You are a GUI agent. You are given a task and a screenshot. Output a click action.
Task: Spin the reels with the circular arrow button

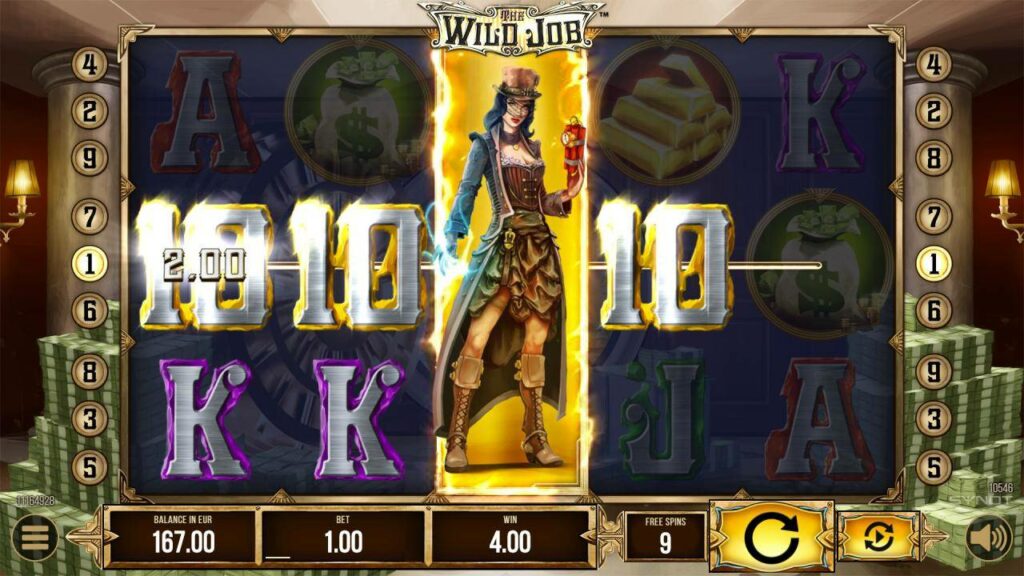771,537
